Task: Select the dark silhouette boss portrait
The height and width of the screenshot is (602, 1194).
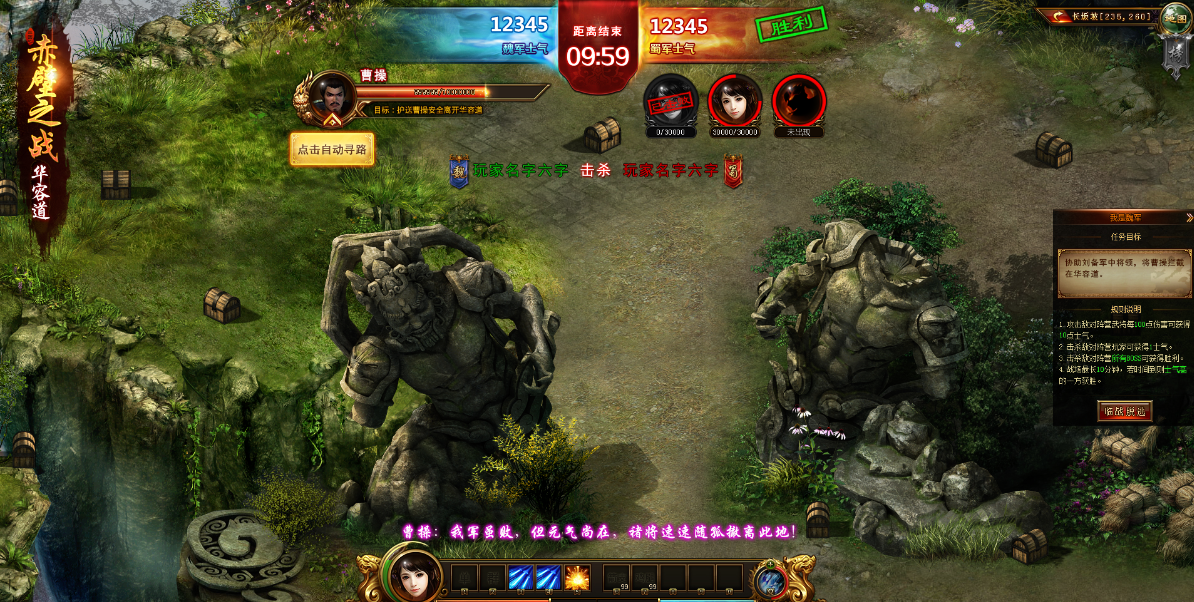Action: [x=799, y=100]
